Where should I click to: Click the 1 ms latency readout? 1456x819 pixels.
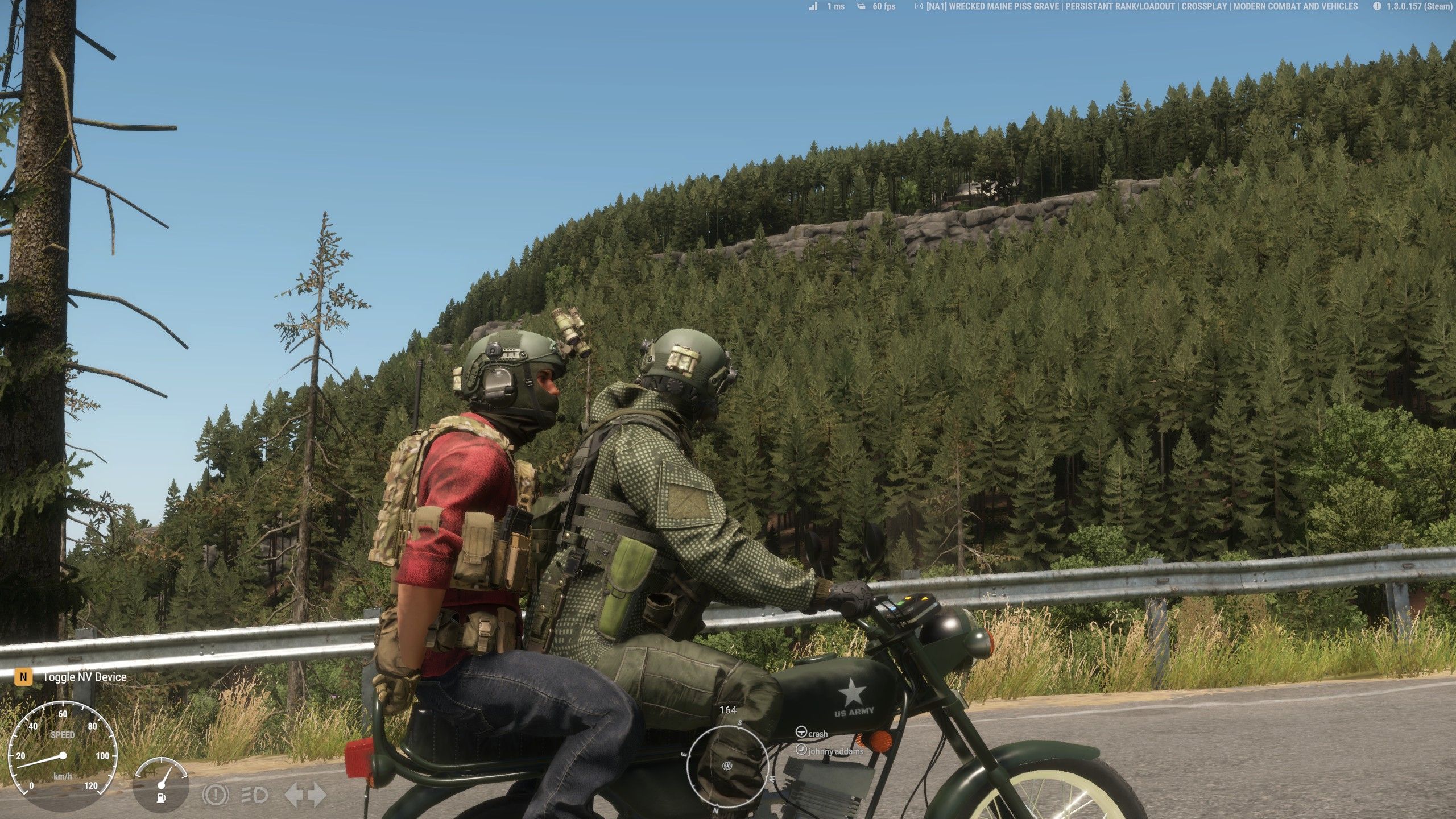point(835,6)
